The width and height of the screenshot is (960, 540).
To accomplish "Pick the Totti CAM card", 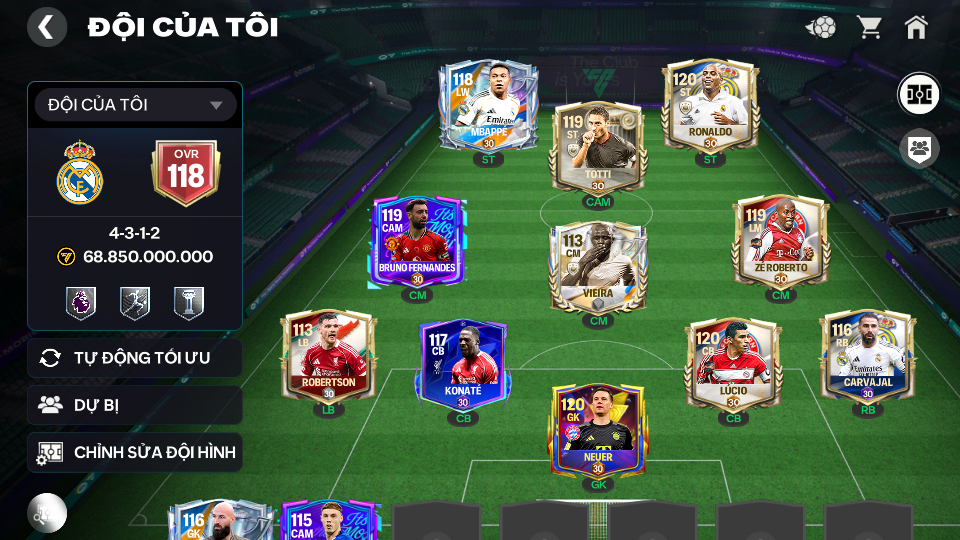I will (598, 150).
